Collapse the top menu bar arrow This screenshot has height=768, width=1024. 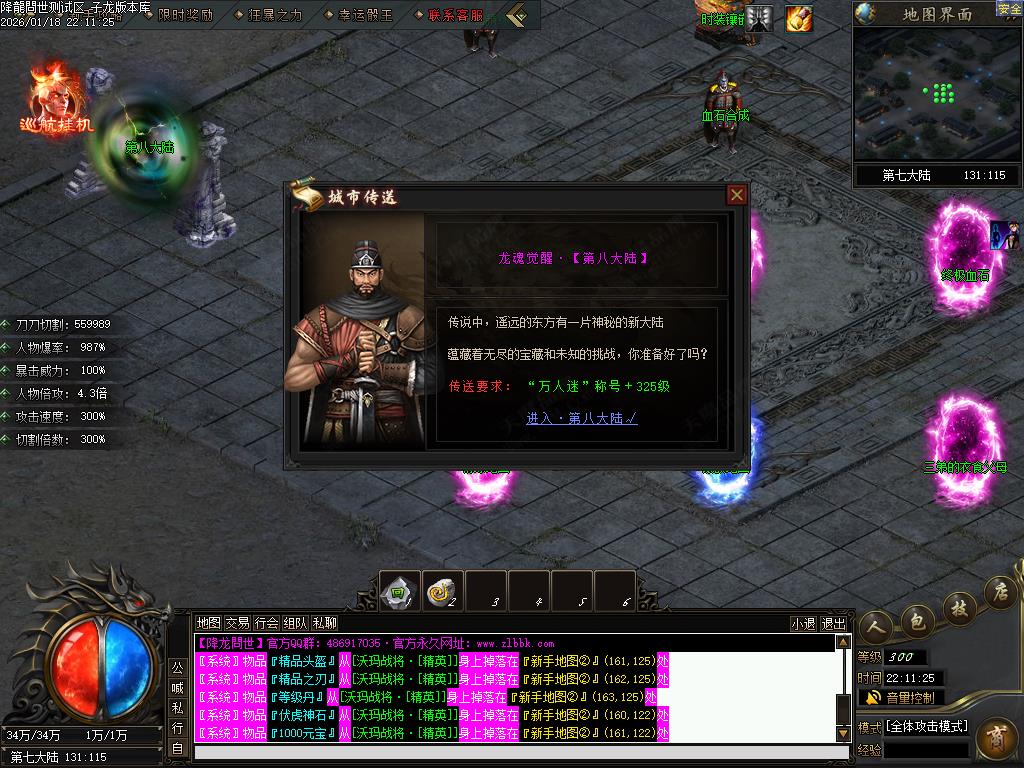(x=516, y=15)
